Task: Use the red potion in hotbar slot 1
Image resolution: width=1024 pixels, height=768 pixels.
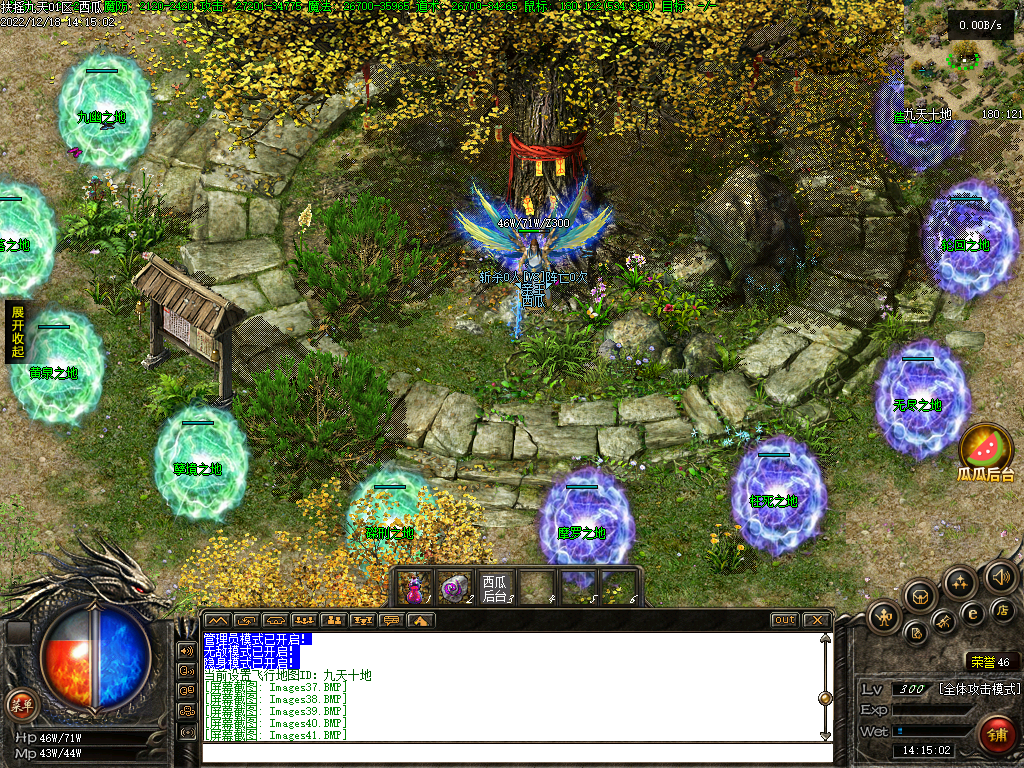Action: 413,588
